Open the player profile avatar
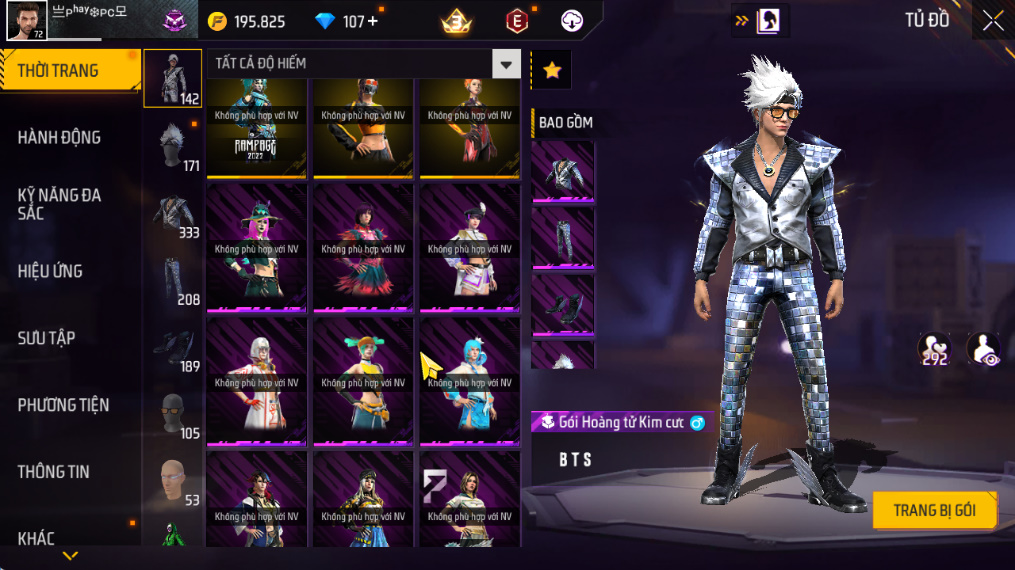This screenshot has width=1015, height=570. [26, 21]
